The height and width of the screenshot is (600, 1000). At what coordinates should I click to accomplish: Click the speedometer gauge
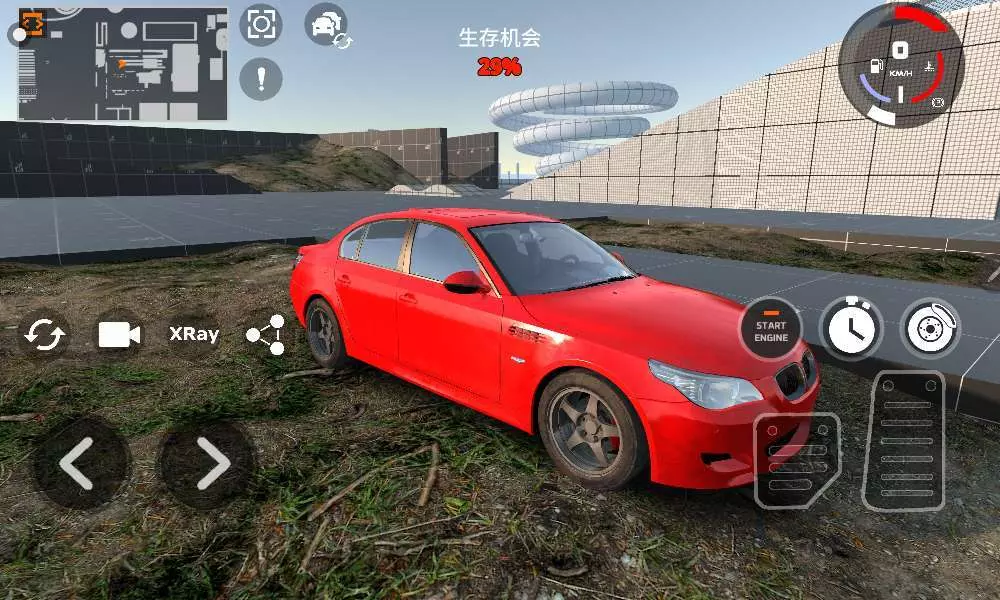(900, 65)
